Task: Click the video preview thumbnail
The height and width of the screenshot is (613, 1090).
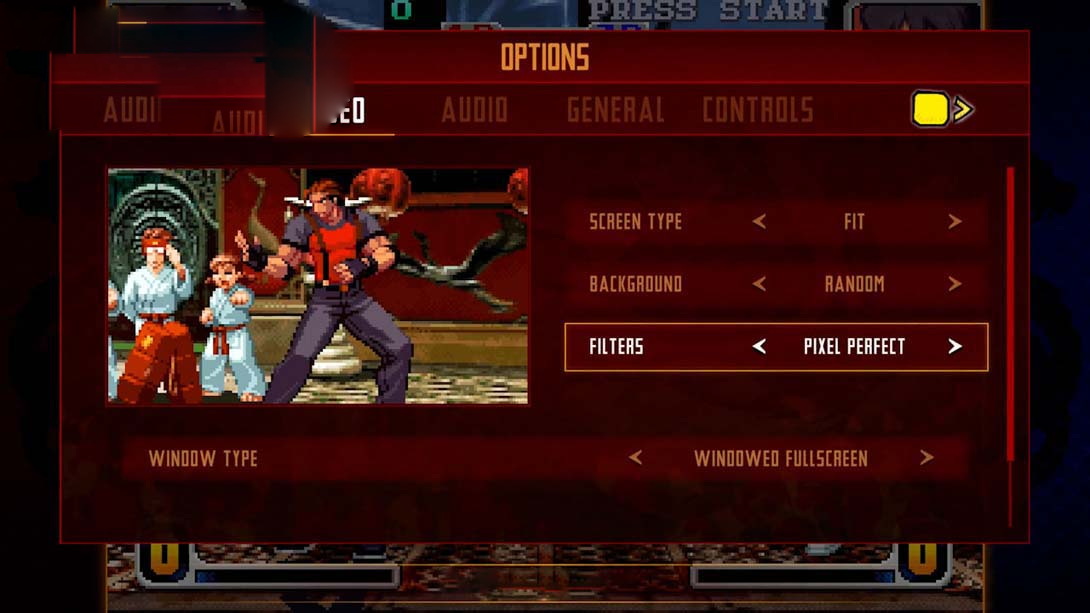Action: coord(317,286)
